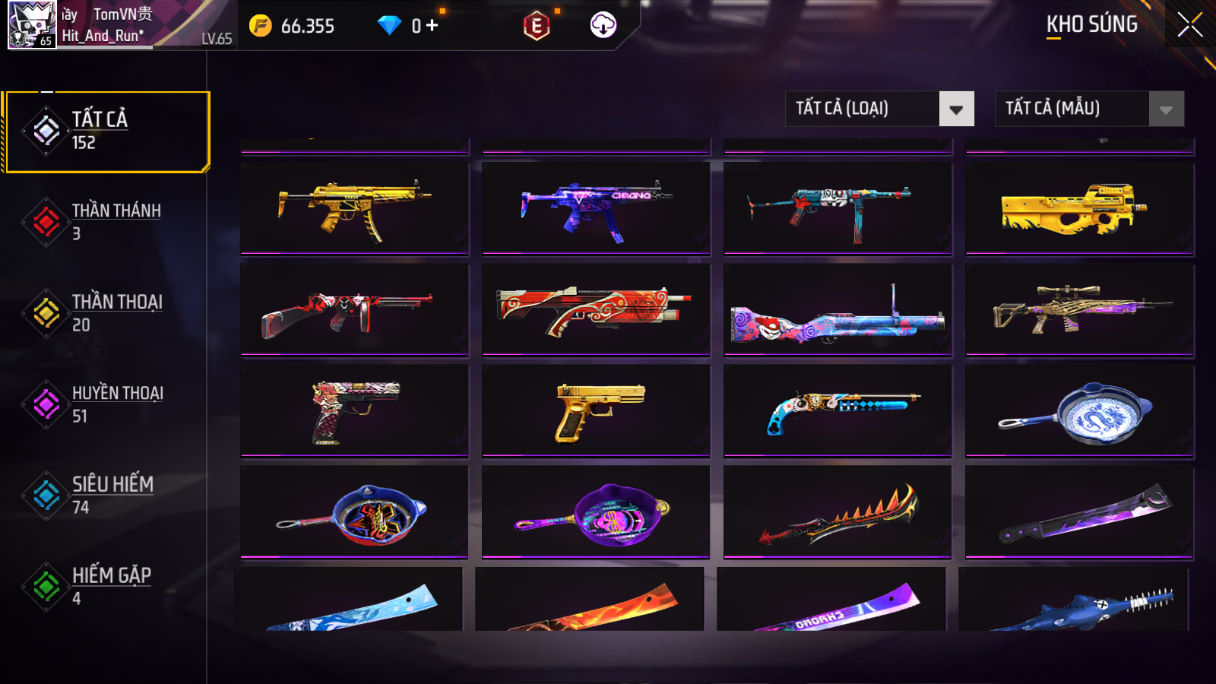The image size is (1216, 684).
Task: Open the player profile avatar
Action: click(32, 26)
